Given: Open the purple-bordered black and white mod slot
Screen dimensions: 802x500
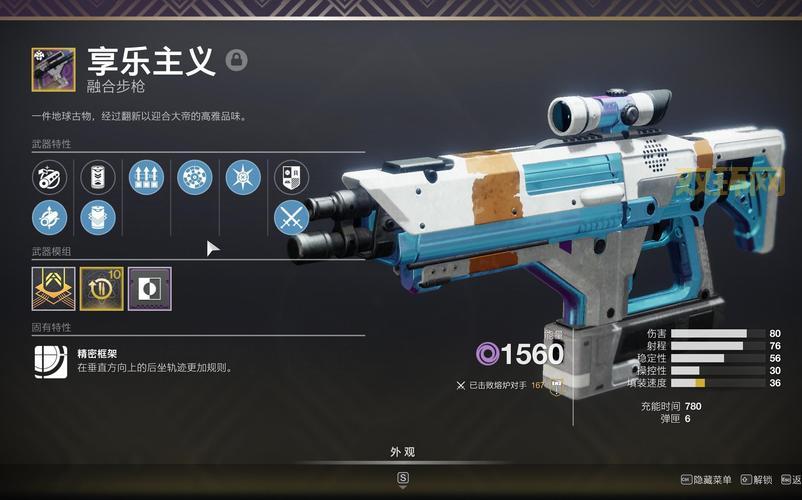Looking at the screenshot, I should pyautogui.click(x=149, y=288).
